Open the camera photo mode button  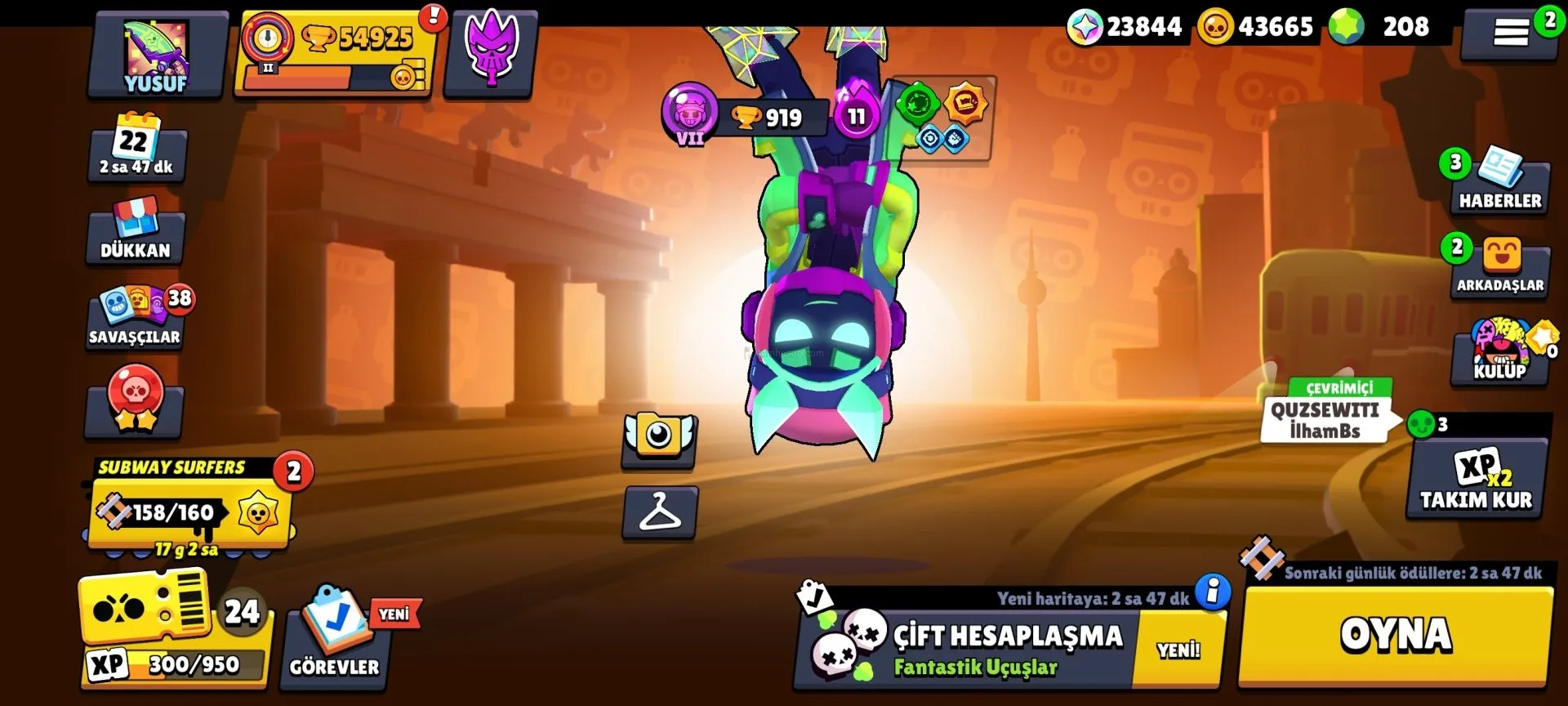pos(659,439)
